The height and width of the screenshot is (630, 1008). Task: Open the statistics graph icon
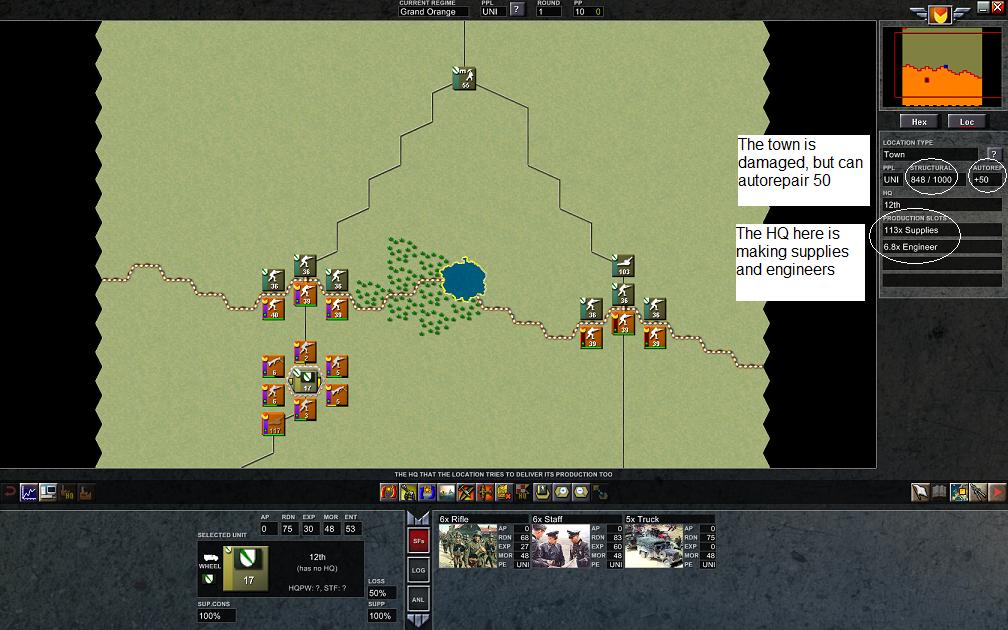point(29,492)
